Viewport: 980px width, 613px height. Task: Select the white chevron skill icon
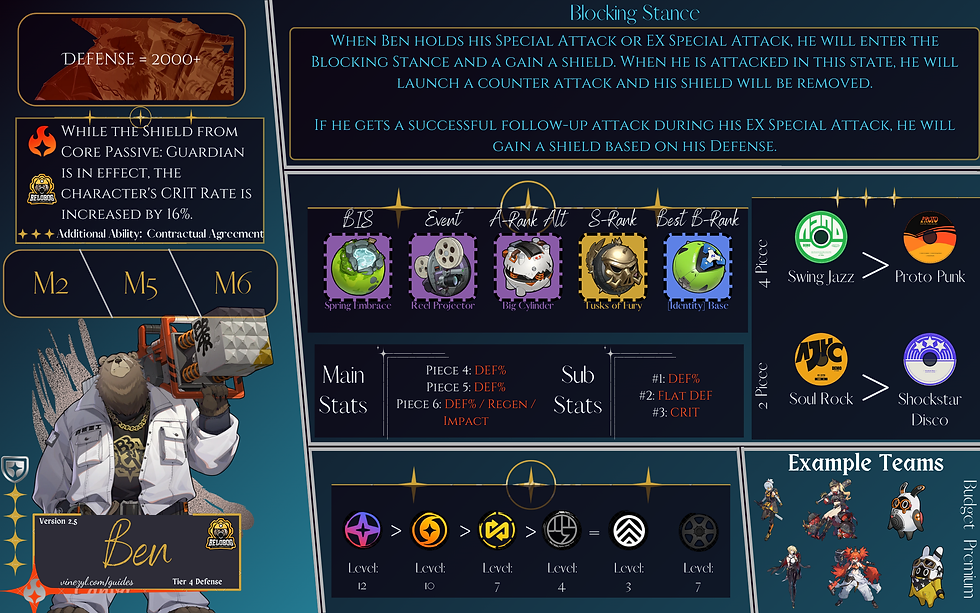[627, 530]
